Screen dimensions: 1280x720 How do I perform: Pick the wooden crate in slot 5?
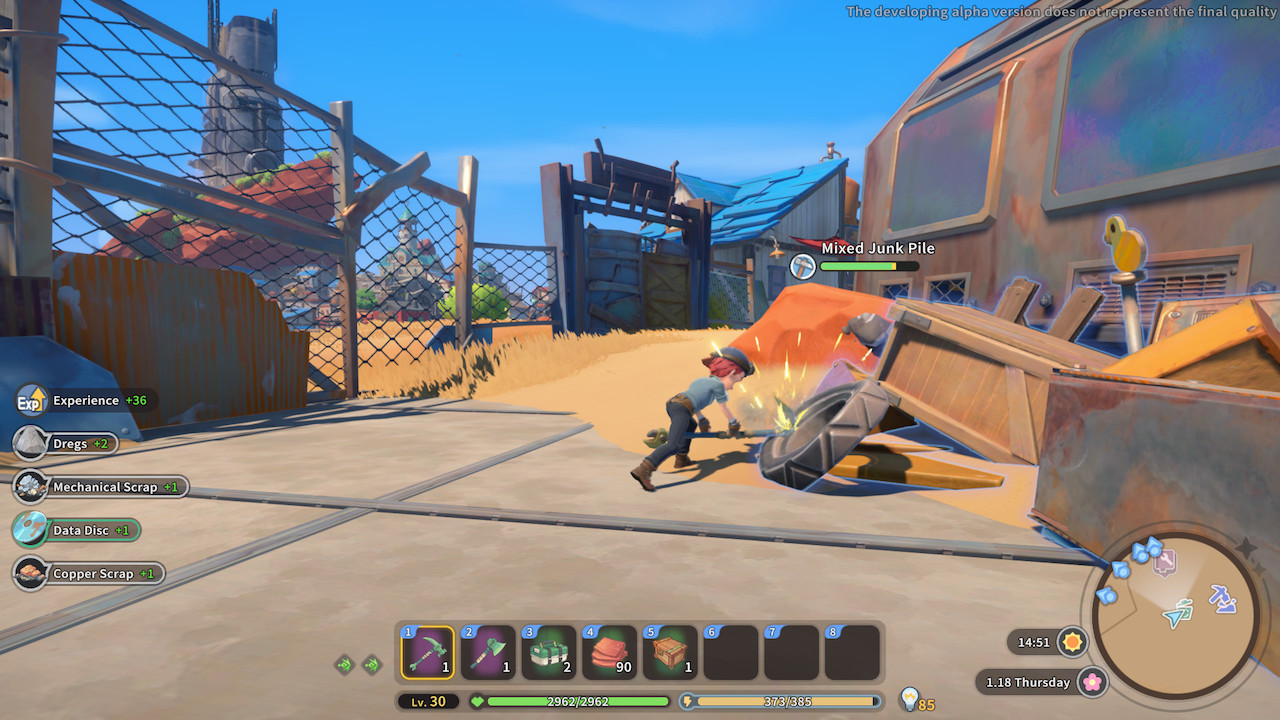pyautogui.click(x=670, y=653)
